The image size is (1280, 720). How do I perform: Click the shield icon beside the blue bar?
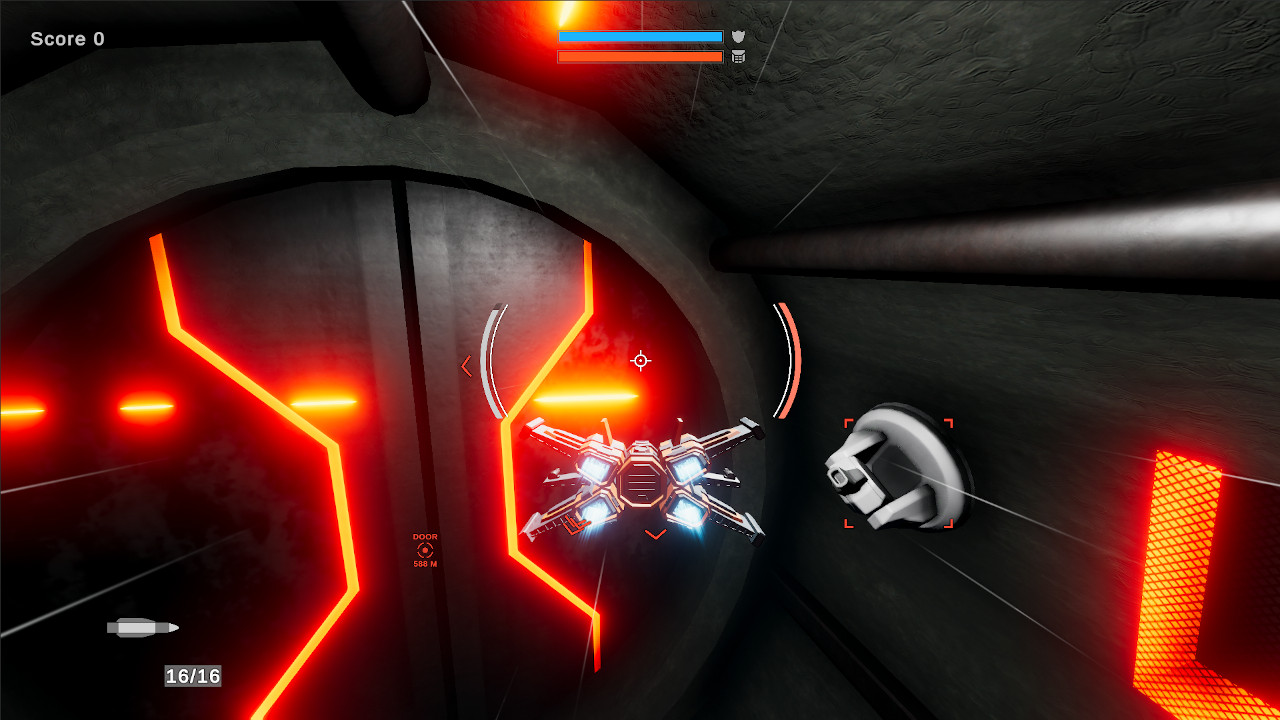click(738, 36)
